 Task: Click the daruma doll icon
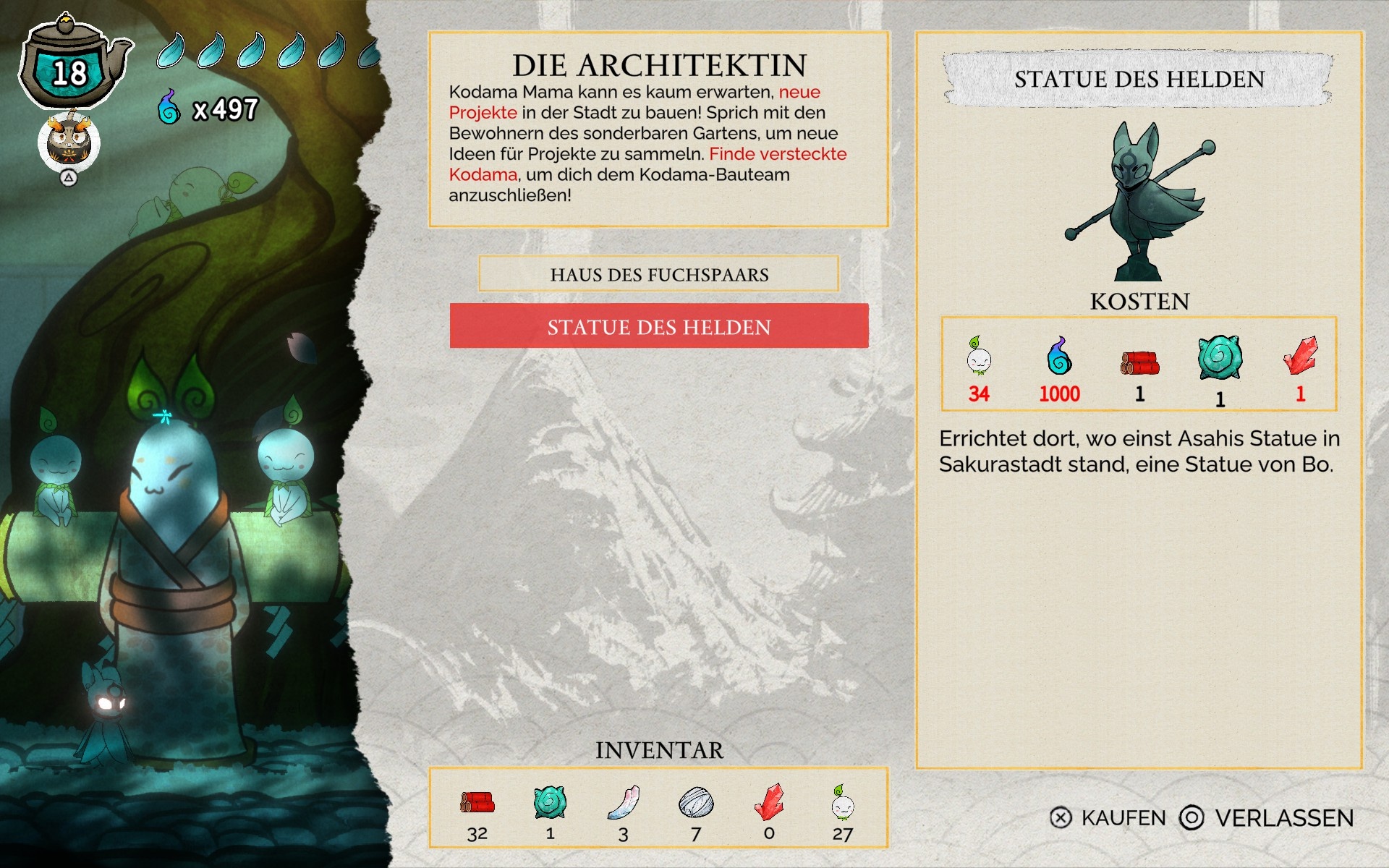(69, 141)
